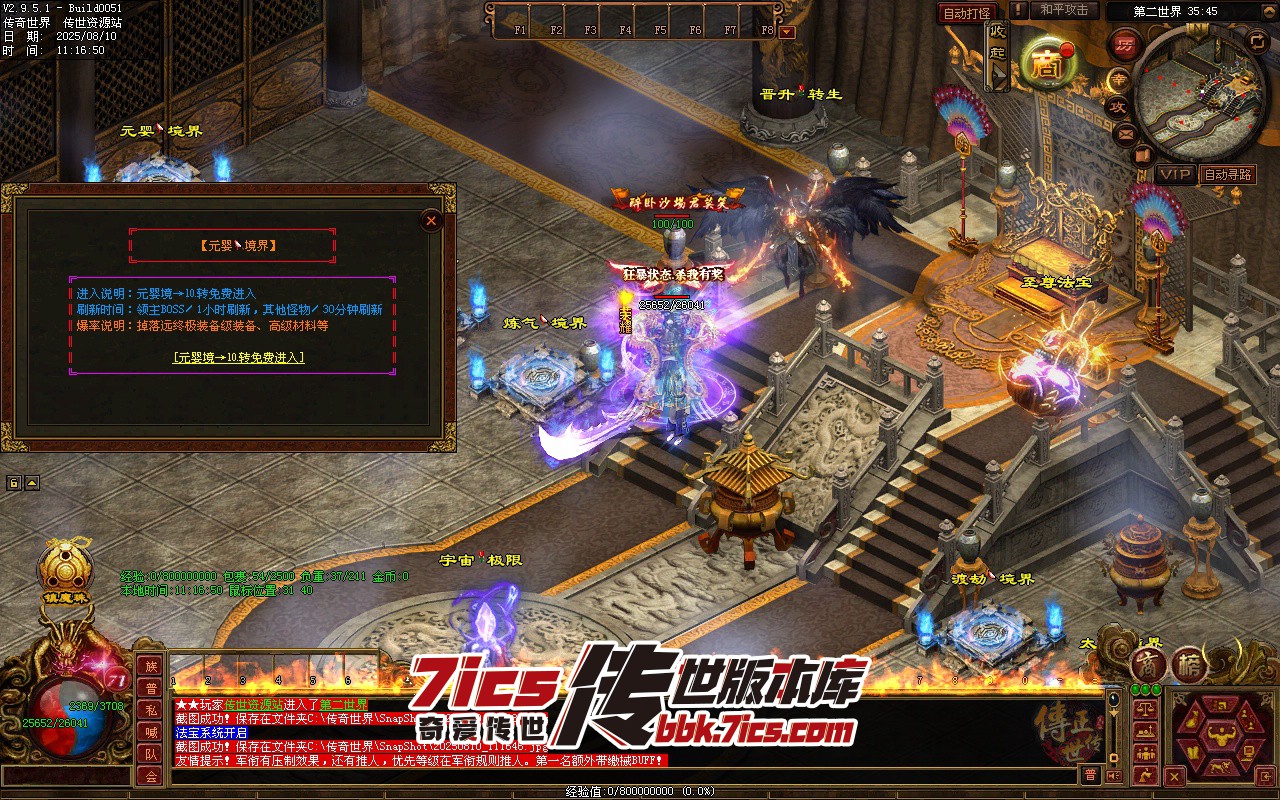Toggle the 自动打怪 auto-fight button

coord(967,13)
